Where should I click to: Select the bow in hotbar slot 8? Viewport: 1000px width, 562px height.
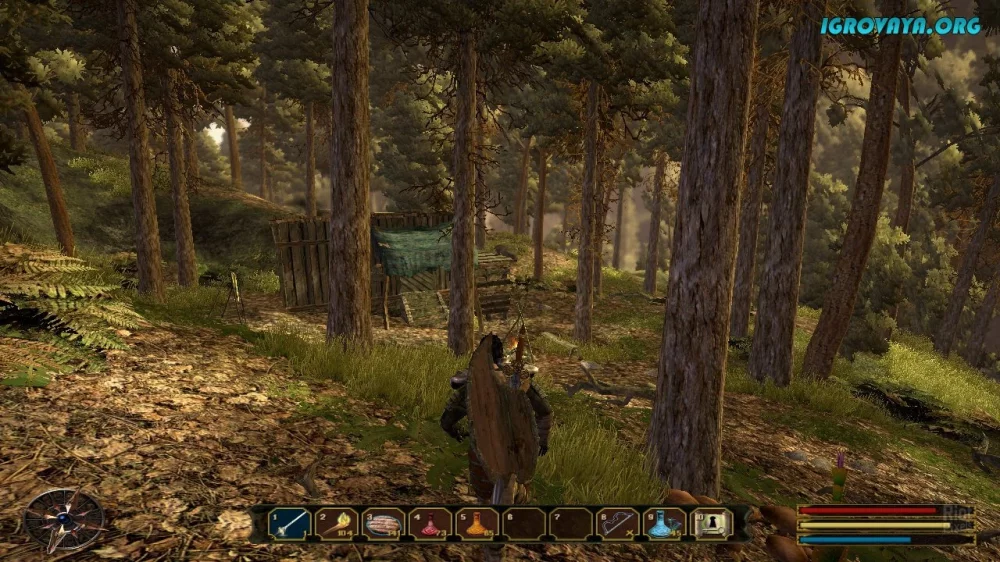click(x=618, y=523)
